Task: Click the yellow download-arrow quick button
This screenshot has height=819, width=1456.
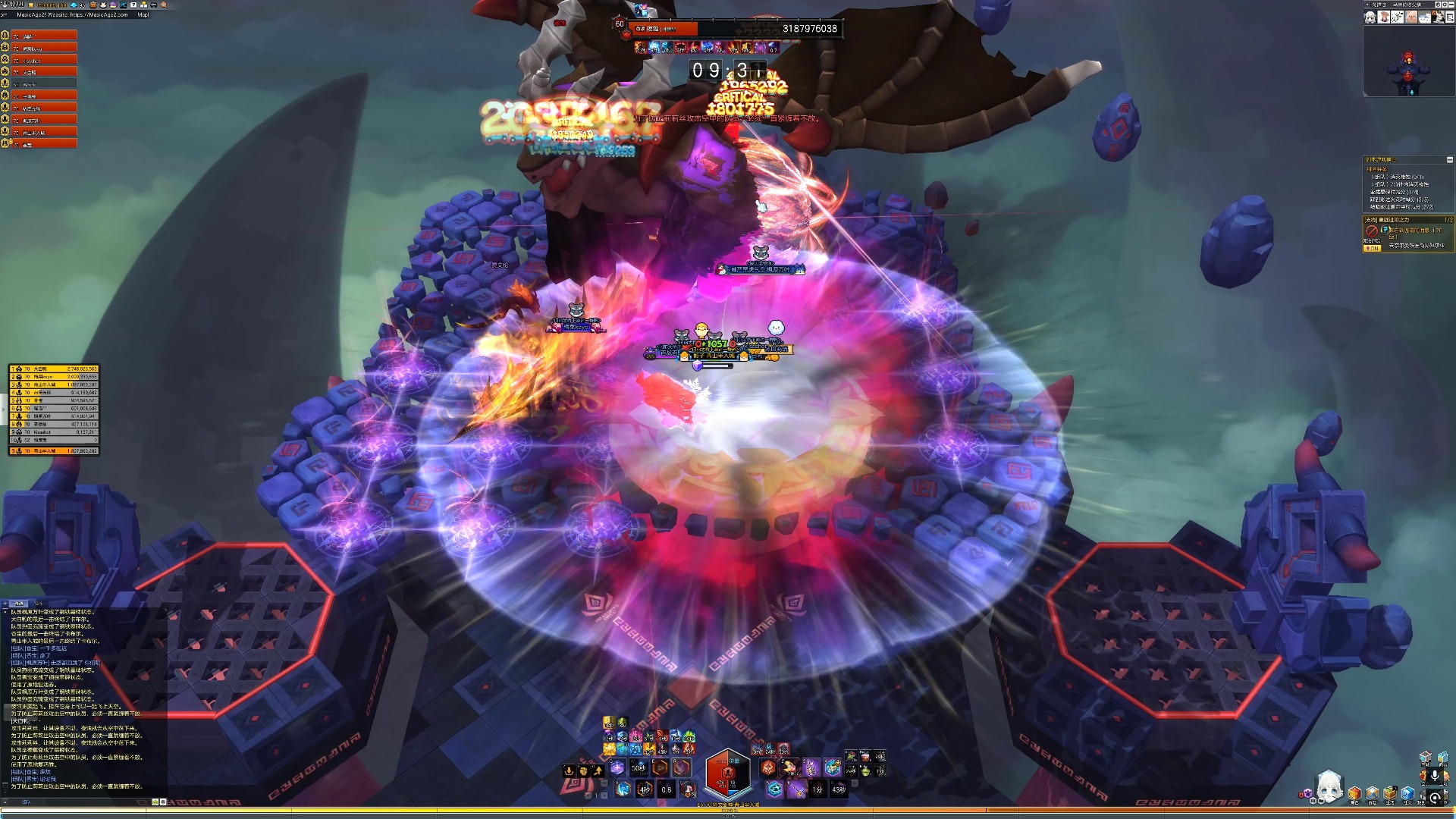Action: click(569, 770)
